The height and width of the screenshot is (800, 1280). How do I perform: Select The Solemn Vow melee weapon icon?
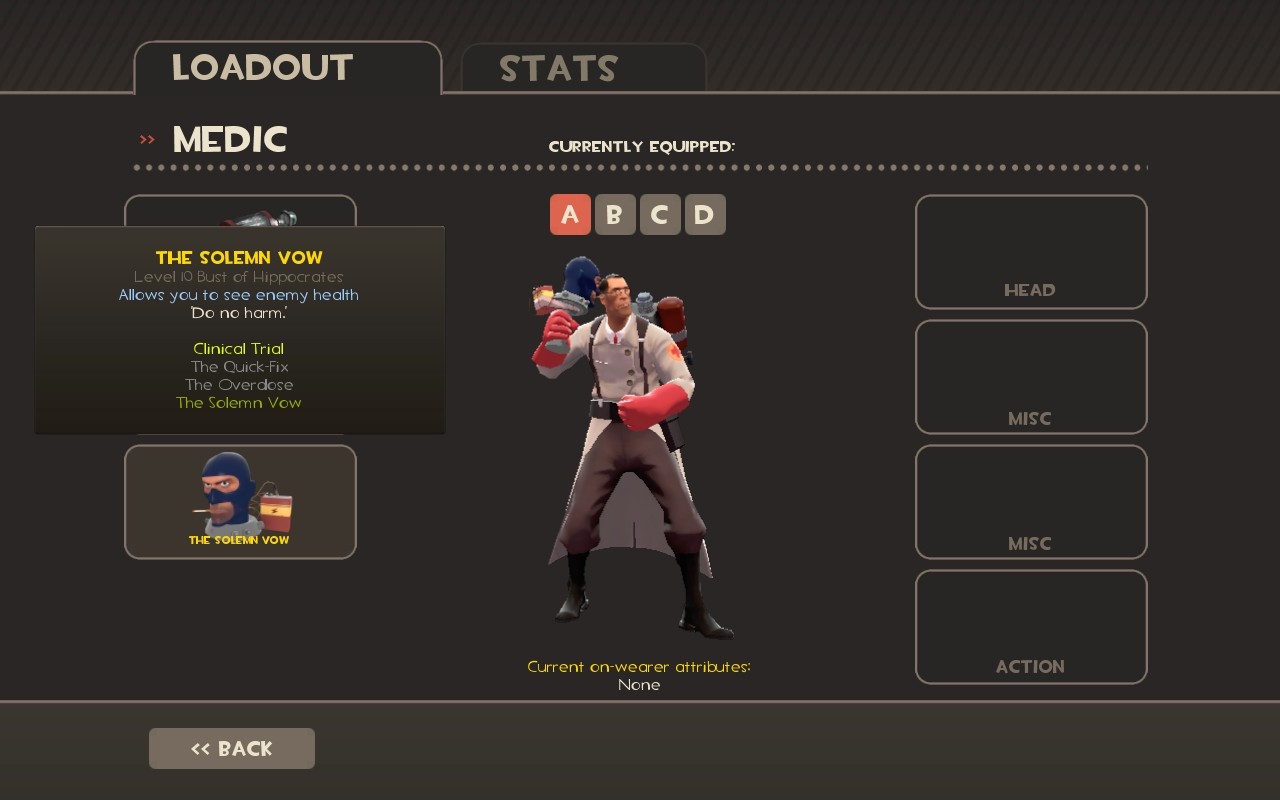pos(240,500)
